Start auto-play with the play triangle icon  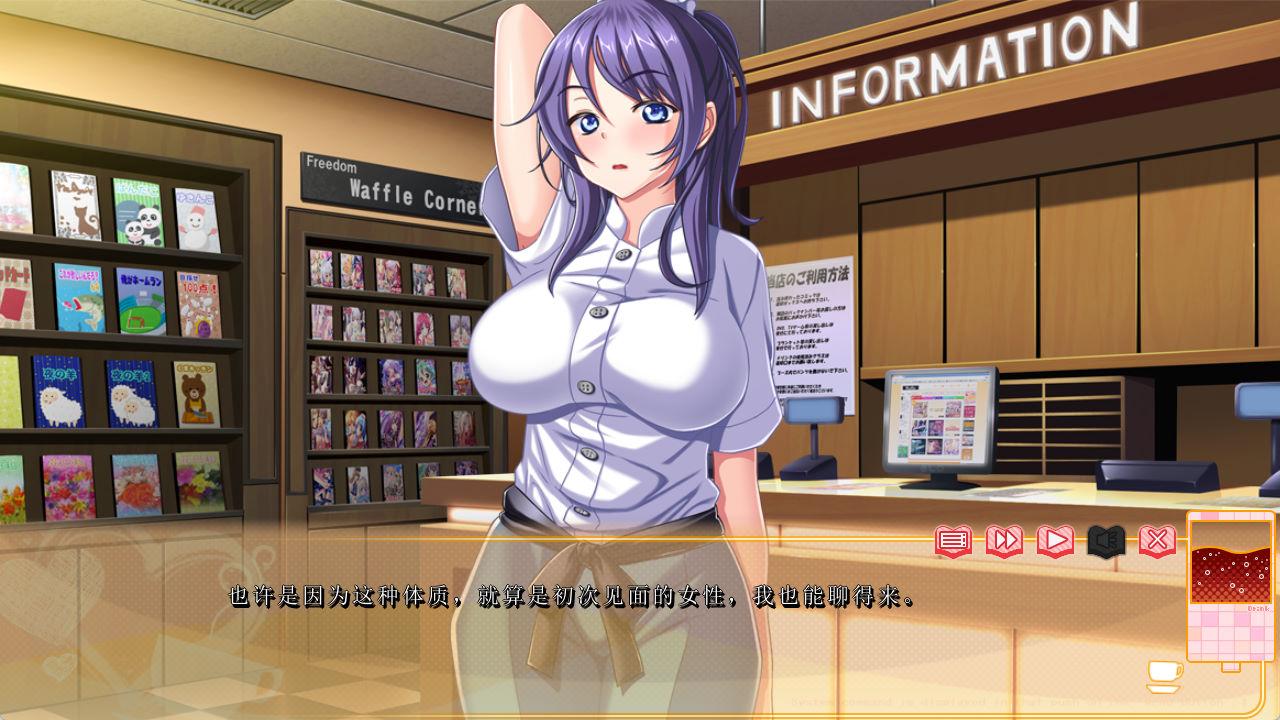(1055, 541)
